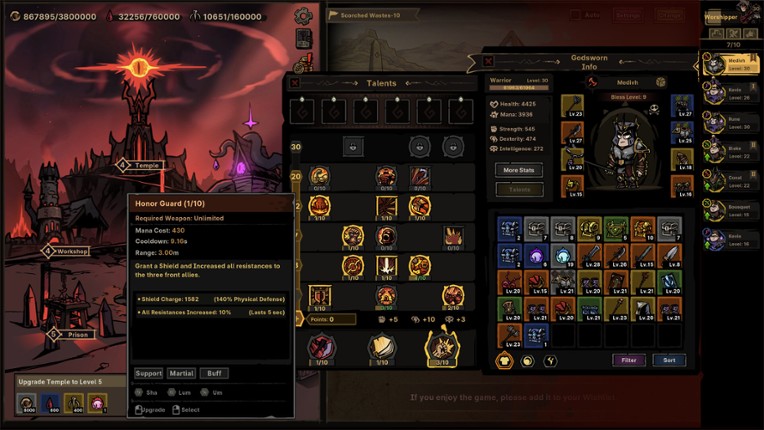Sort the inventory items
Screen dimensions: 764x430
pyautogui.click(x=669, y=360)
